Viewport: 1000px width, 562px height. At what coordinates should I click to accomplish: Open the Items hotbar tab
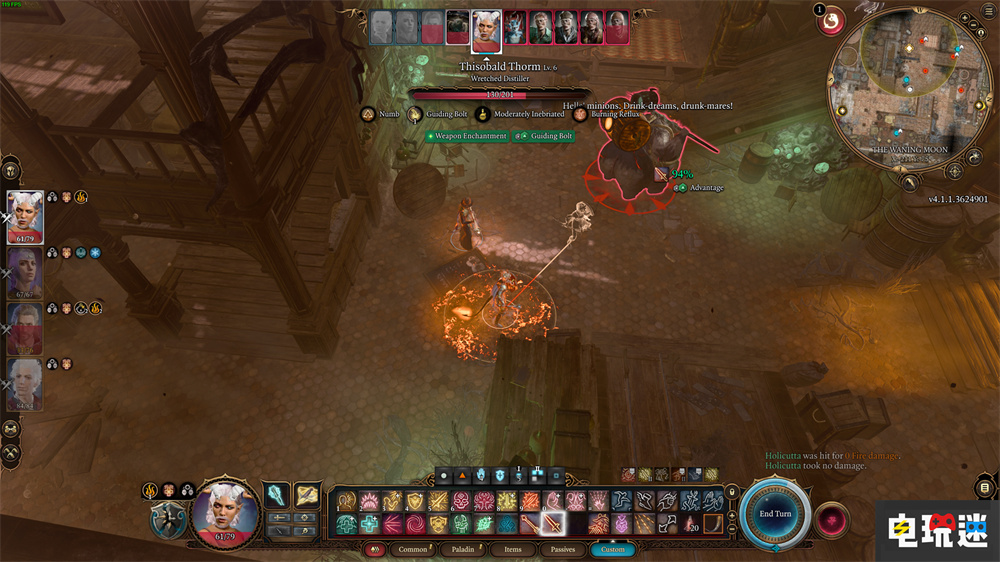[x=512, y=549]
